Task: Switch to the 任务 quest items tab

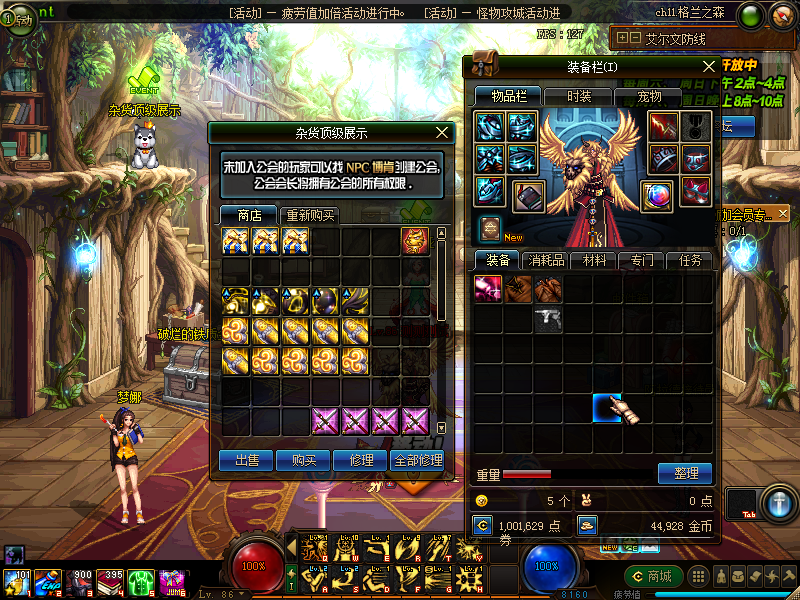Action: tap(690, 260)
